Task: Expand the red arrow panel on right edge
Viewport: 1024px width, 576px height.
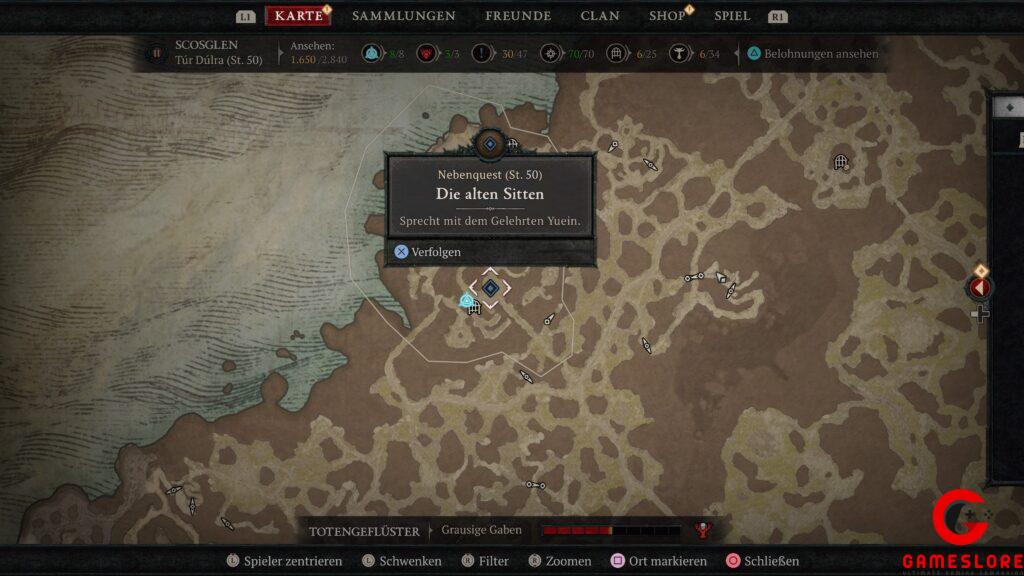Action: pos(979,288)
